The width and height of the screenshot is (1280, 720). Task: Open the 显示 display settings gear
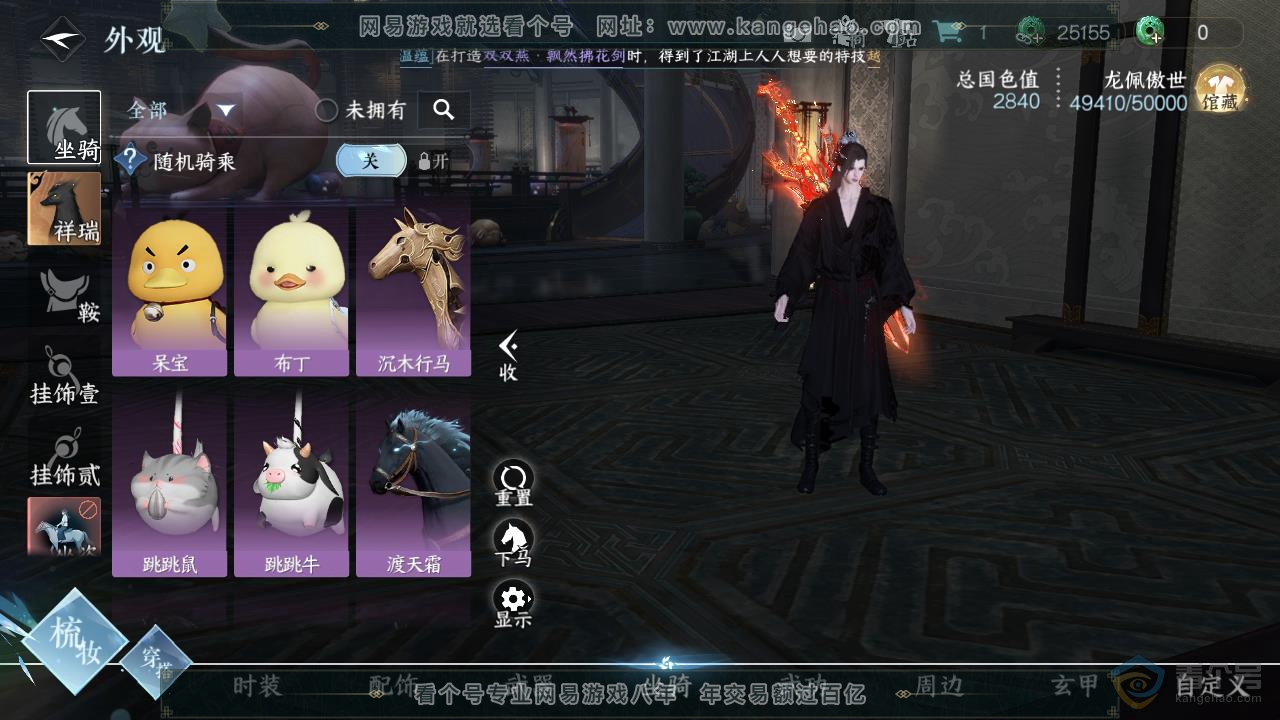click(513, 604)
